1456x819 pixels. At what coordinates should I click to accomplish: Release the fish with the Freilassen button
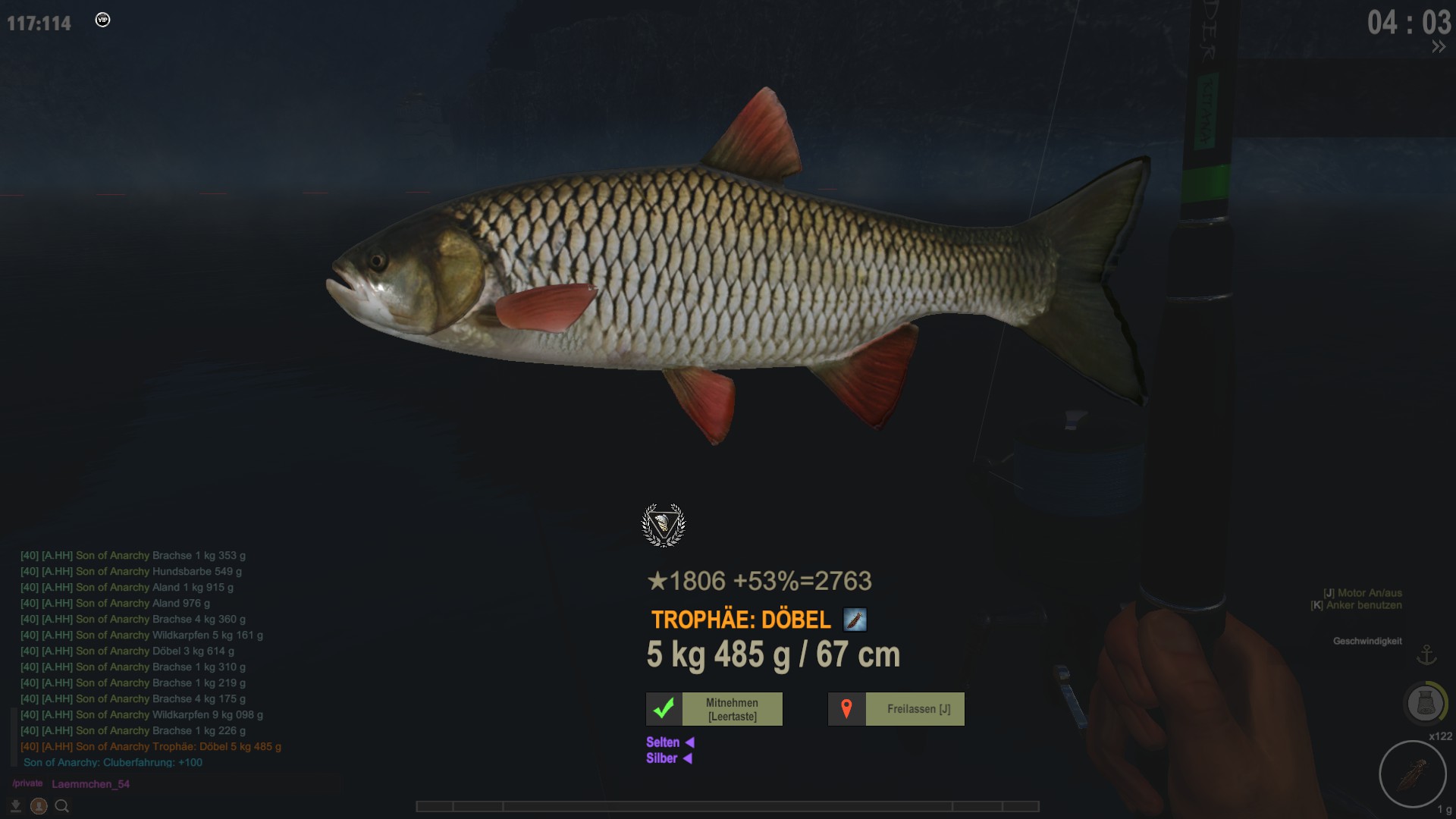pos(896,709)
